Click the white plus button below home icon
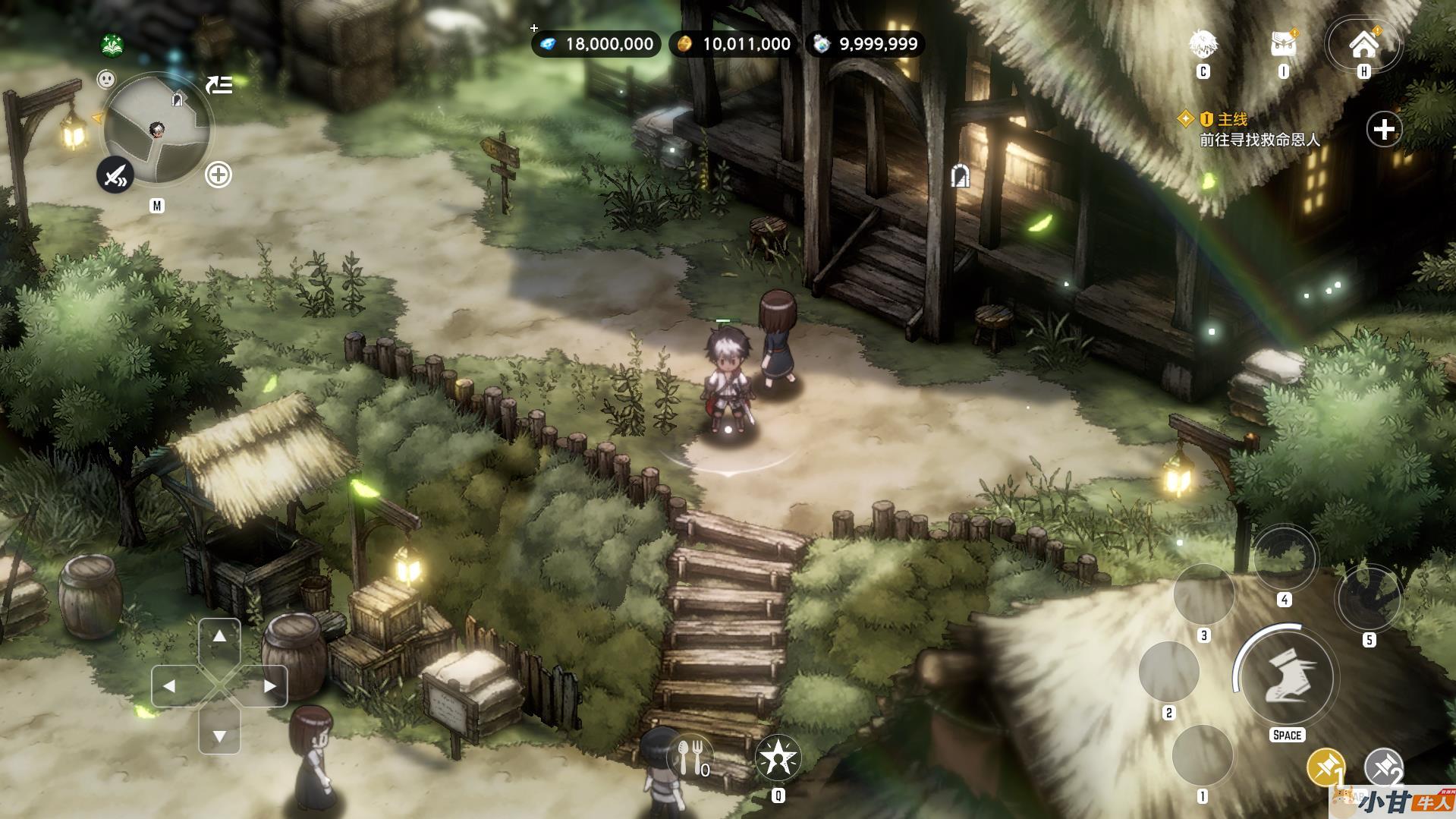 click(x=1384, y=130)
